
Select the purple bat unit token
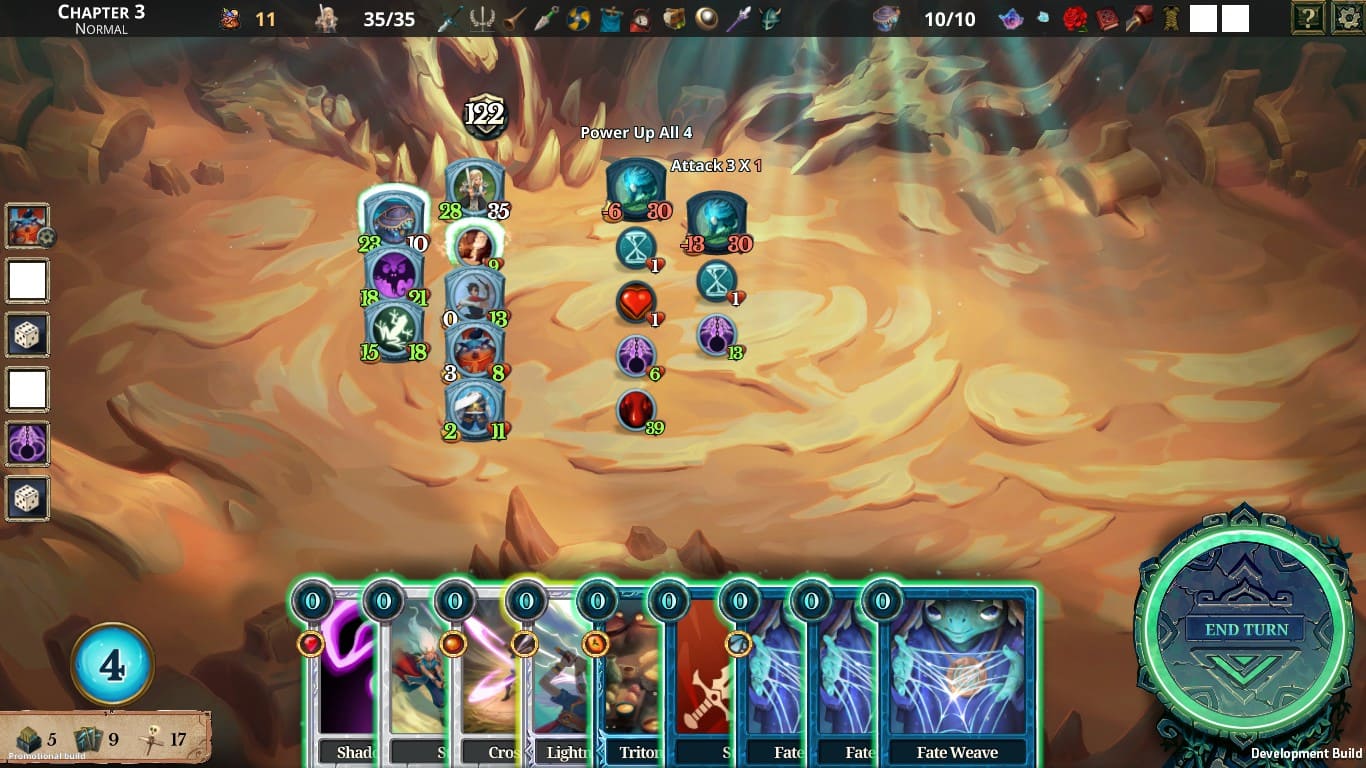click(393, 273)
